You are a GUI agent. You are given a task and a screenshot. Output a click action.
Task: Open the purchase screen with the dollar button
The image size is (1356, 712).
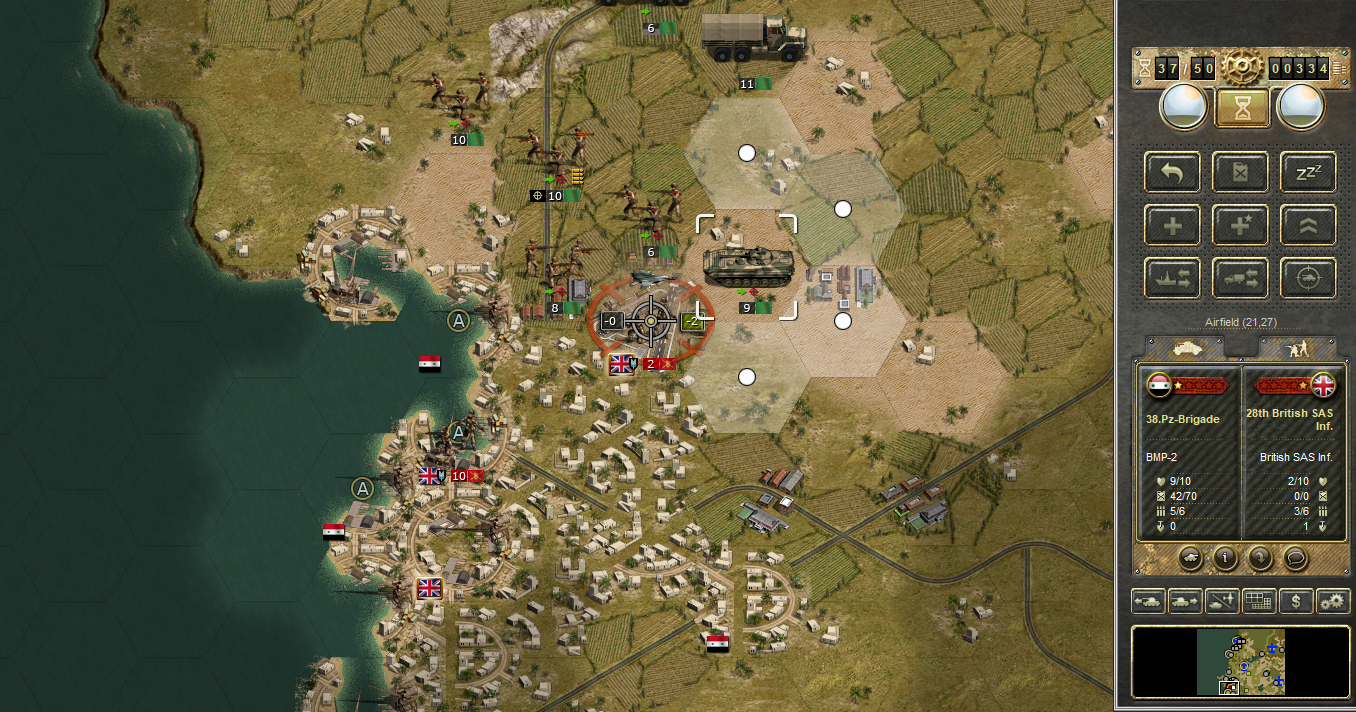tap(1297, 601)
